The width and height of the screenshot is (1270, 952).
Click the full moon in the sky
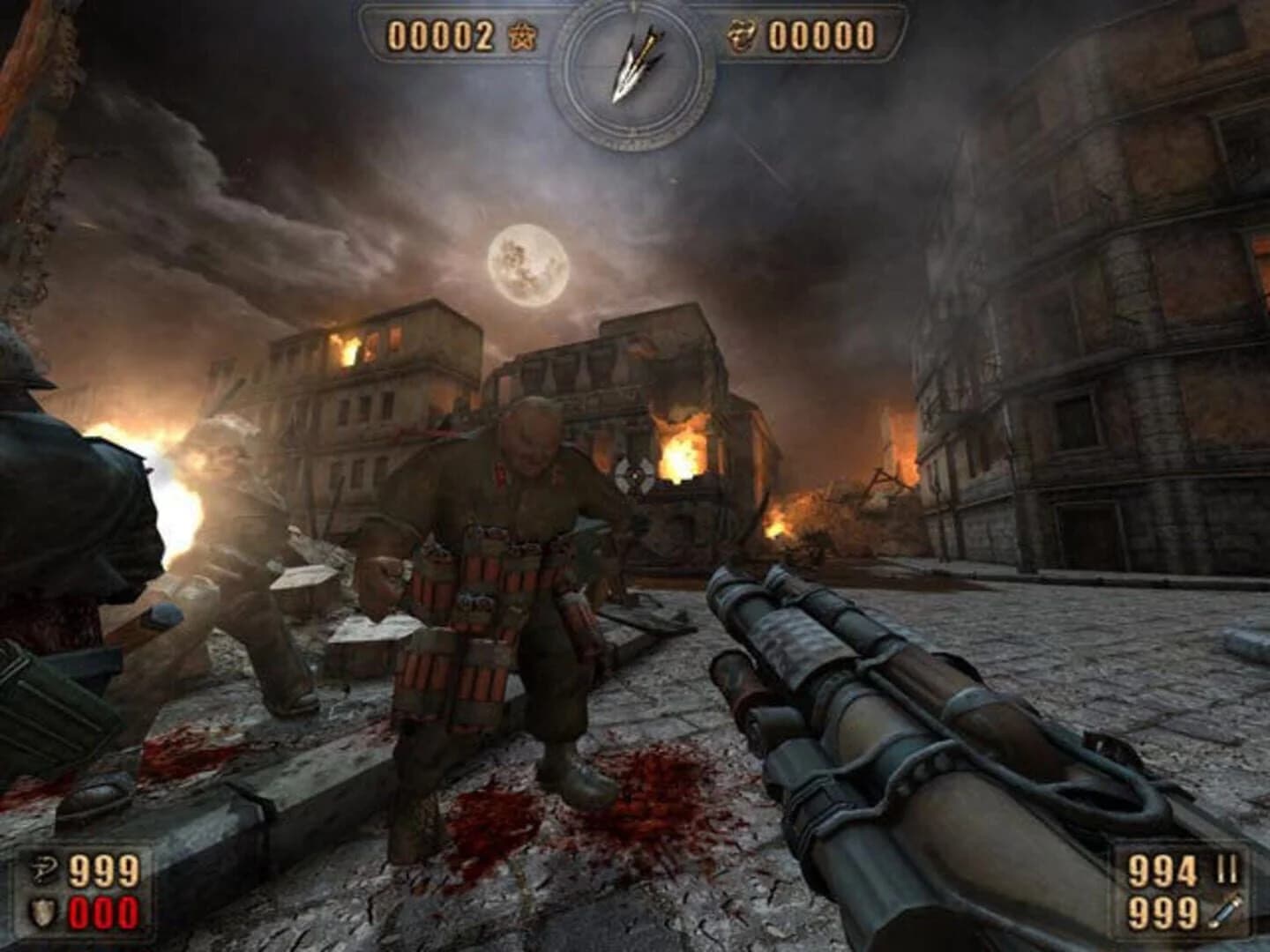coord(527,264)
